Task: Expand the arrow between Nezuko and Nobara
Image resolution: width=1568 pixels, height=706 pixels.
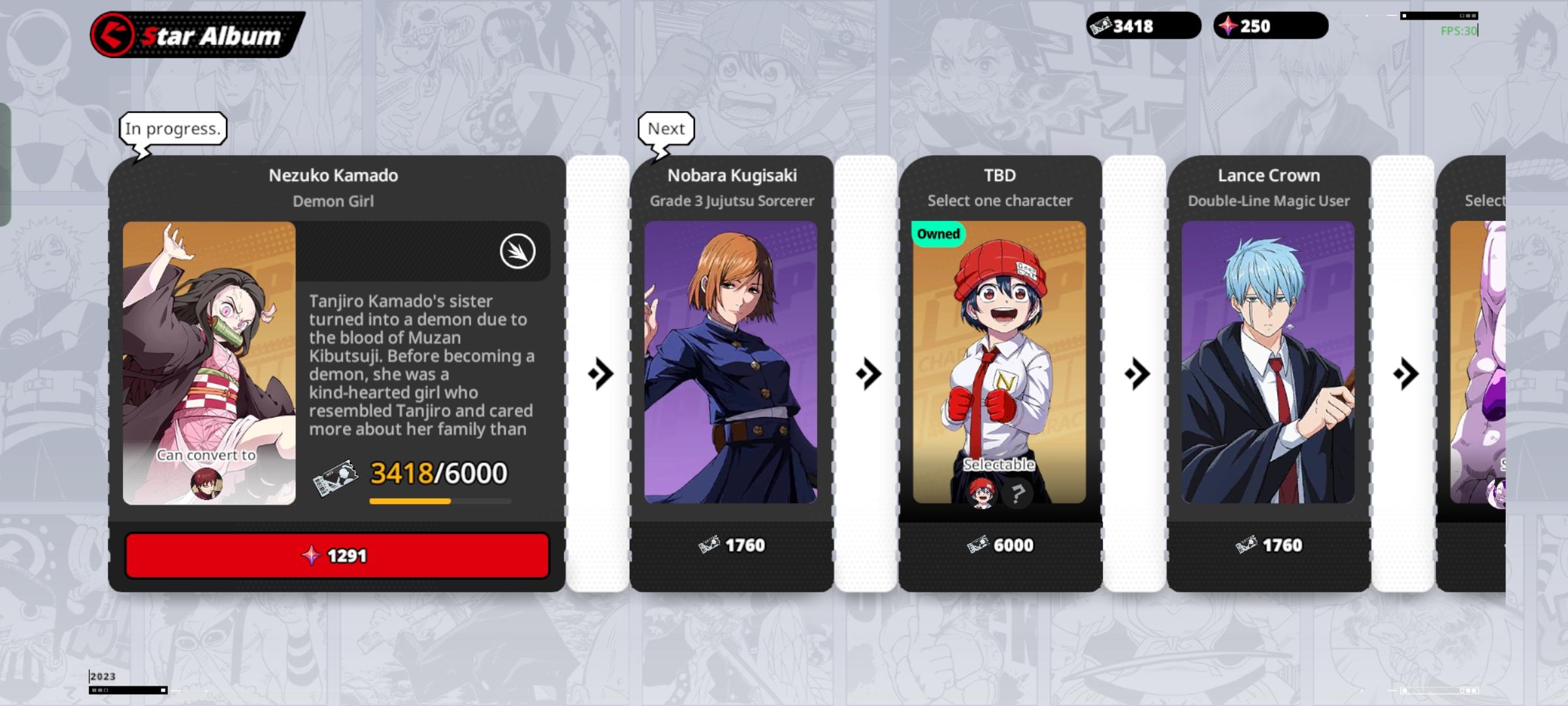Action: (x=602, y=375)
